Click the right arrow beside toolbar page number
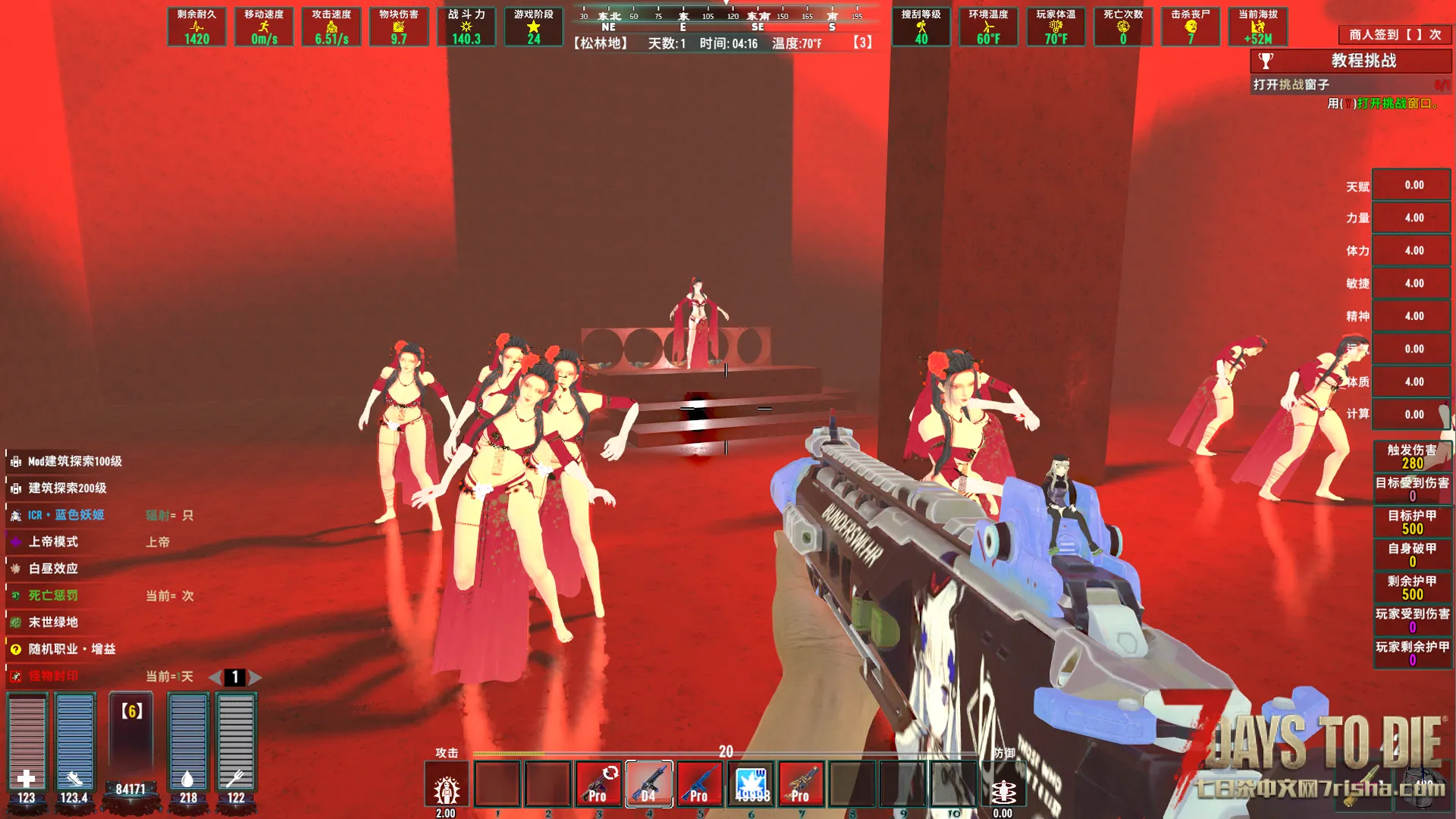This screenshot has height=819, width=1456. click(256, 677)
